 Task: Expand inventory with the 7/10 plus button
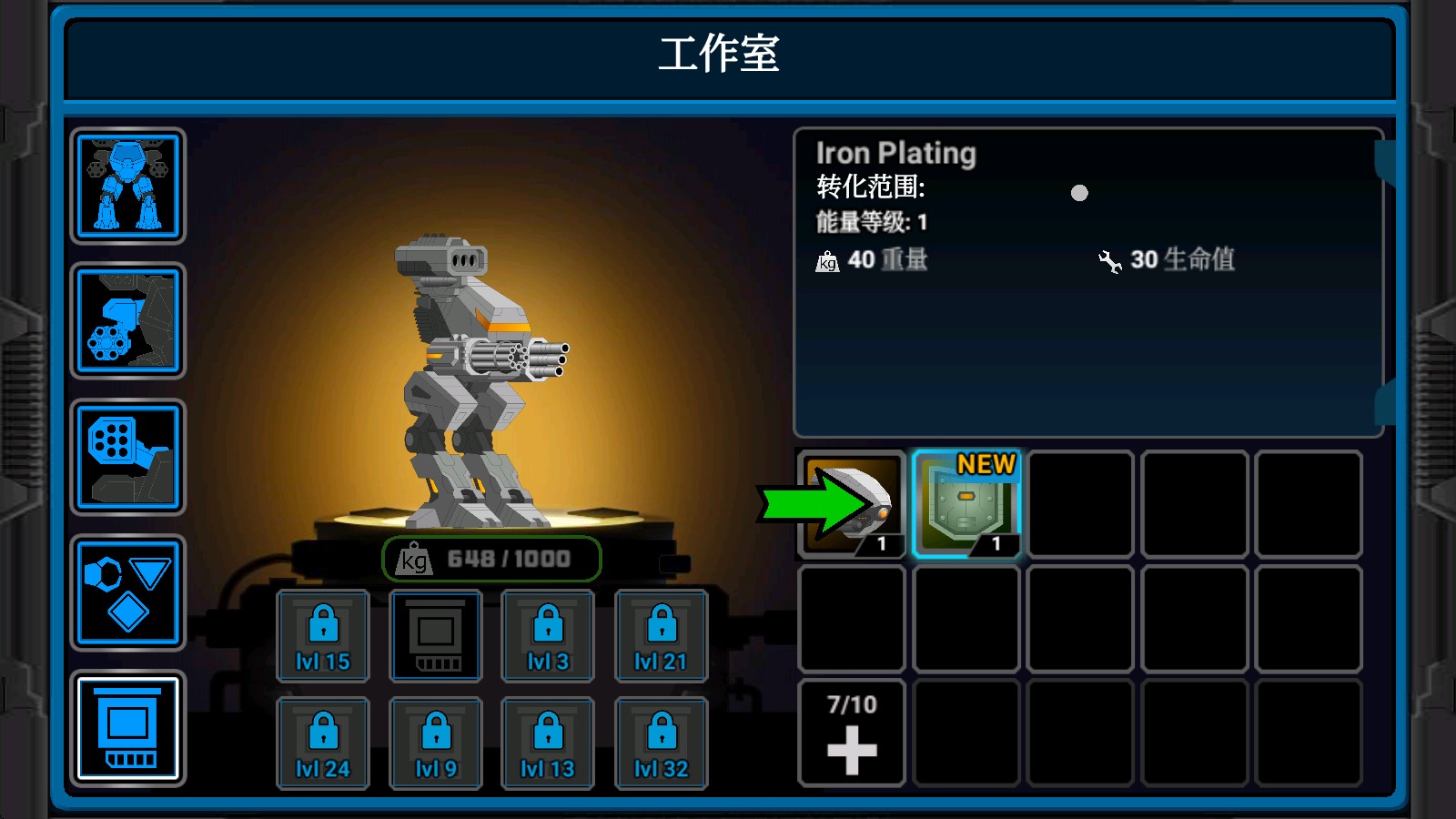[x=849, y=731]
